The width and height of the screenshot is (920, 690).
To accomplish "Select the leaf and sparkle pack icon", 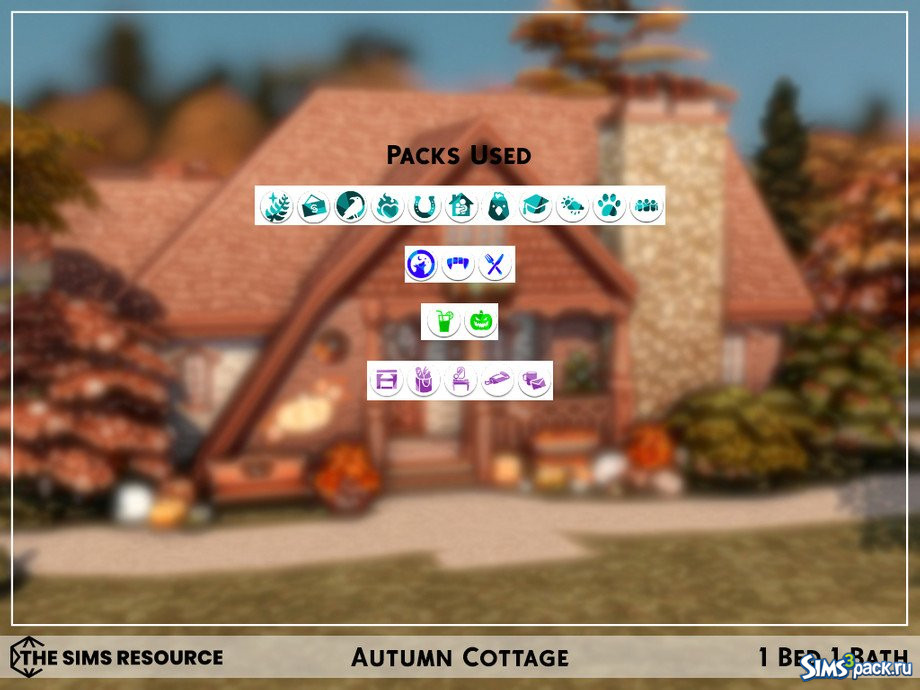I will pos(275,207).
